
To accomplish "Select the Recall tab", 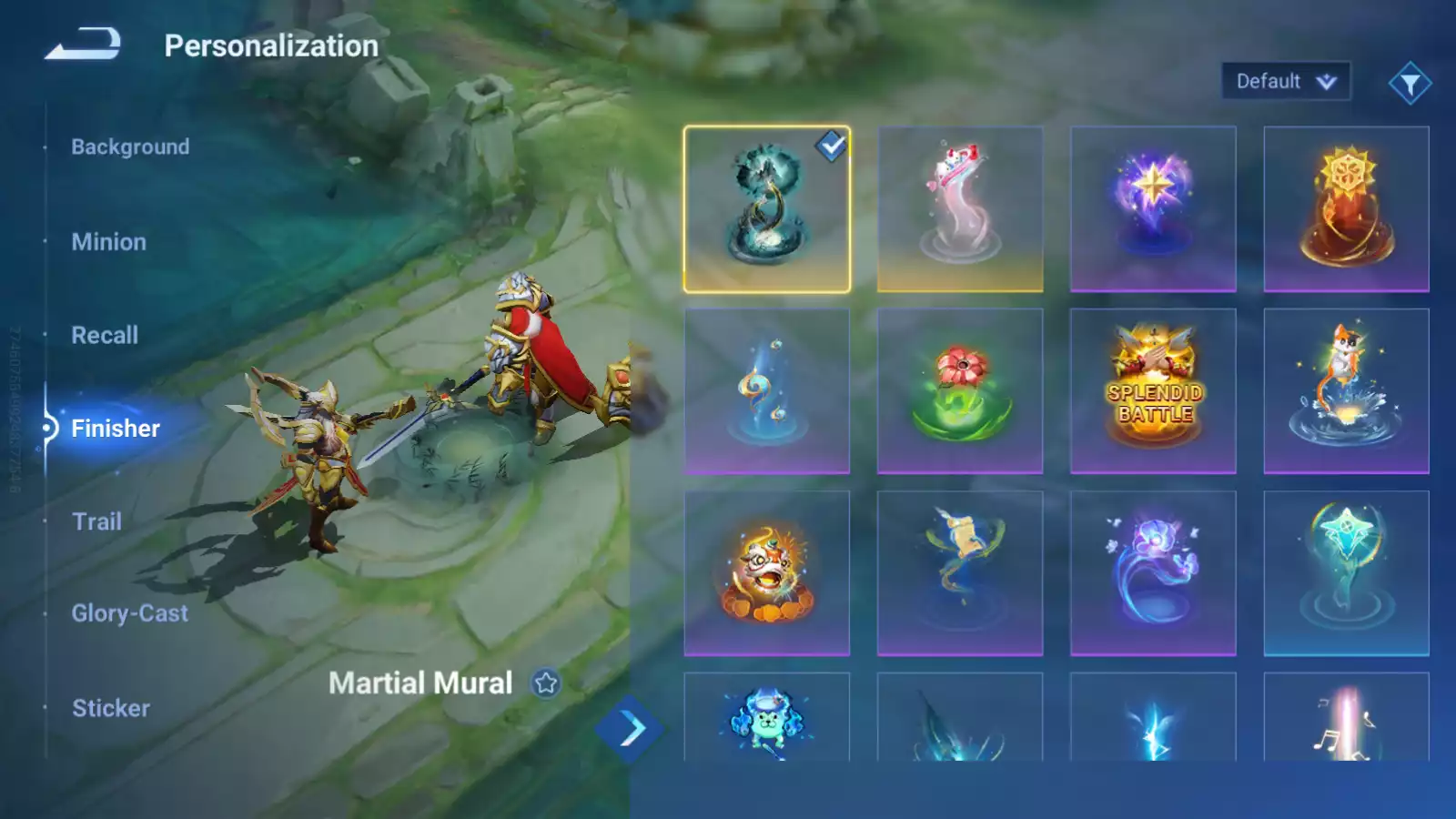I will [x=105, y=335].
